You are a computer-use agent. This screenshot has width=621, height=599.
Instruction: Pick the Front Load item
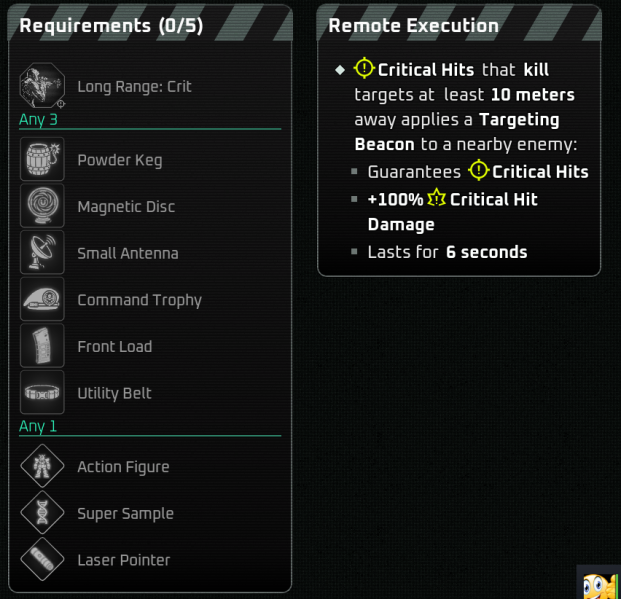click(114, 347)
